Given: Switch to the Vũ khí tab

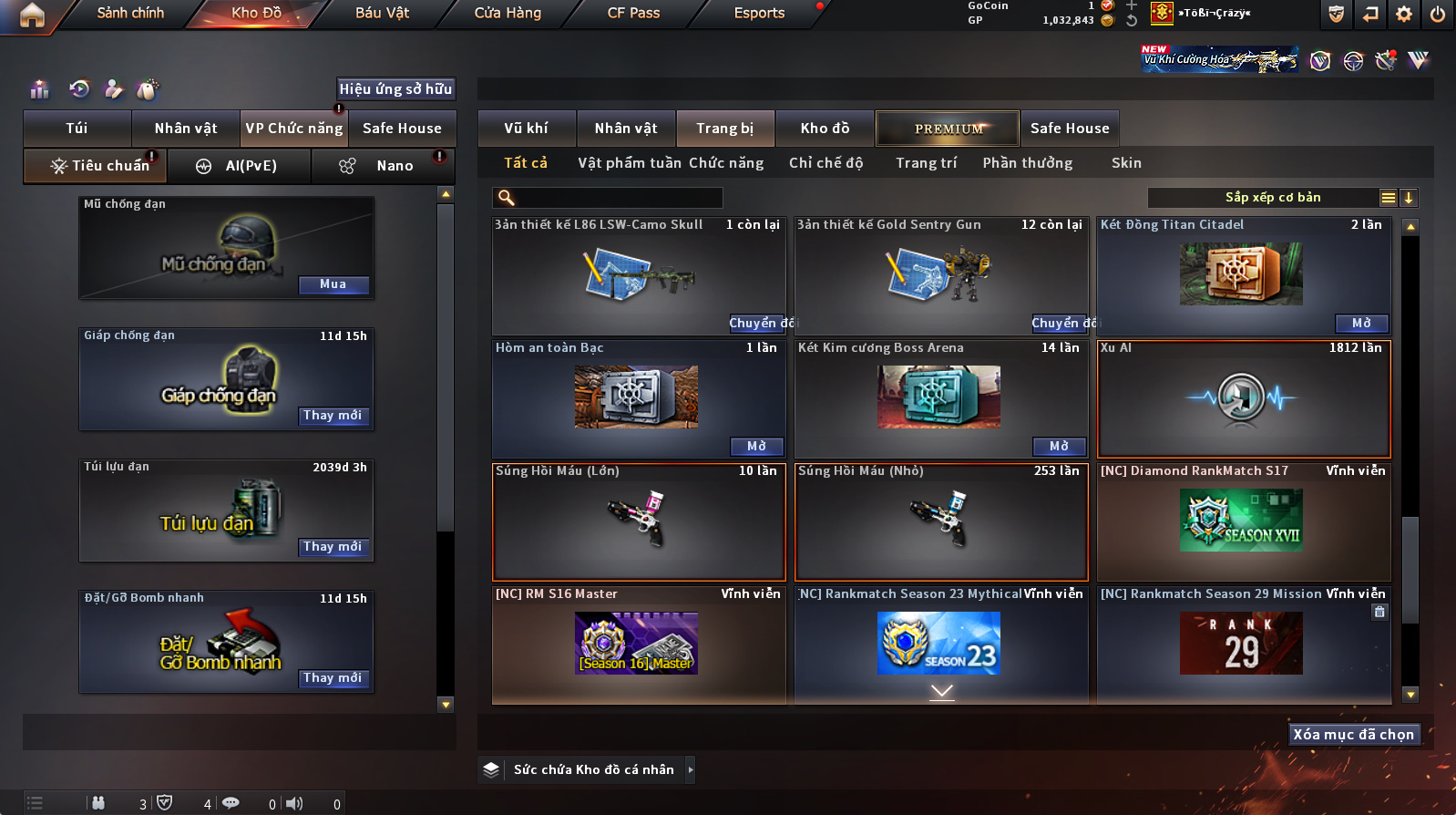Looking at the screenshot, I should pos(527,129).
